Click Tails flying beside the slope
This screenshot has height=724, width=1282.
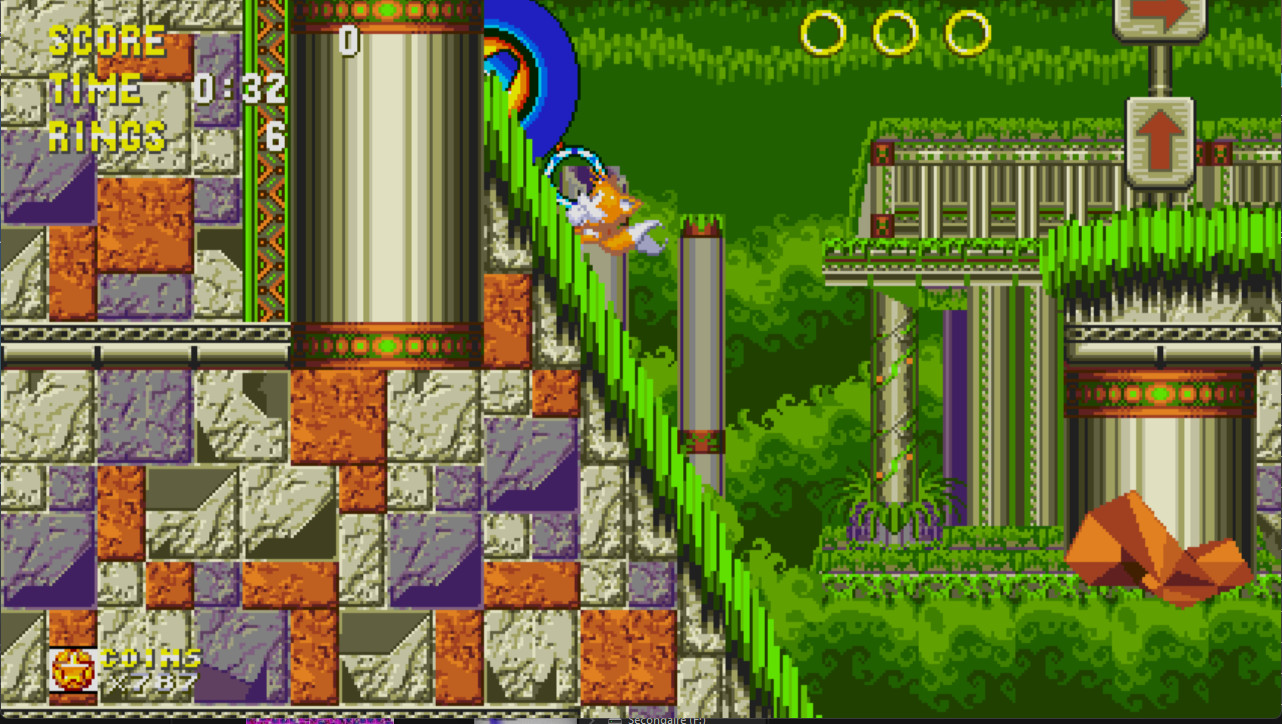tap(610, 210)
